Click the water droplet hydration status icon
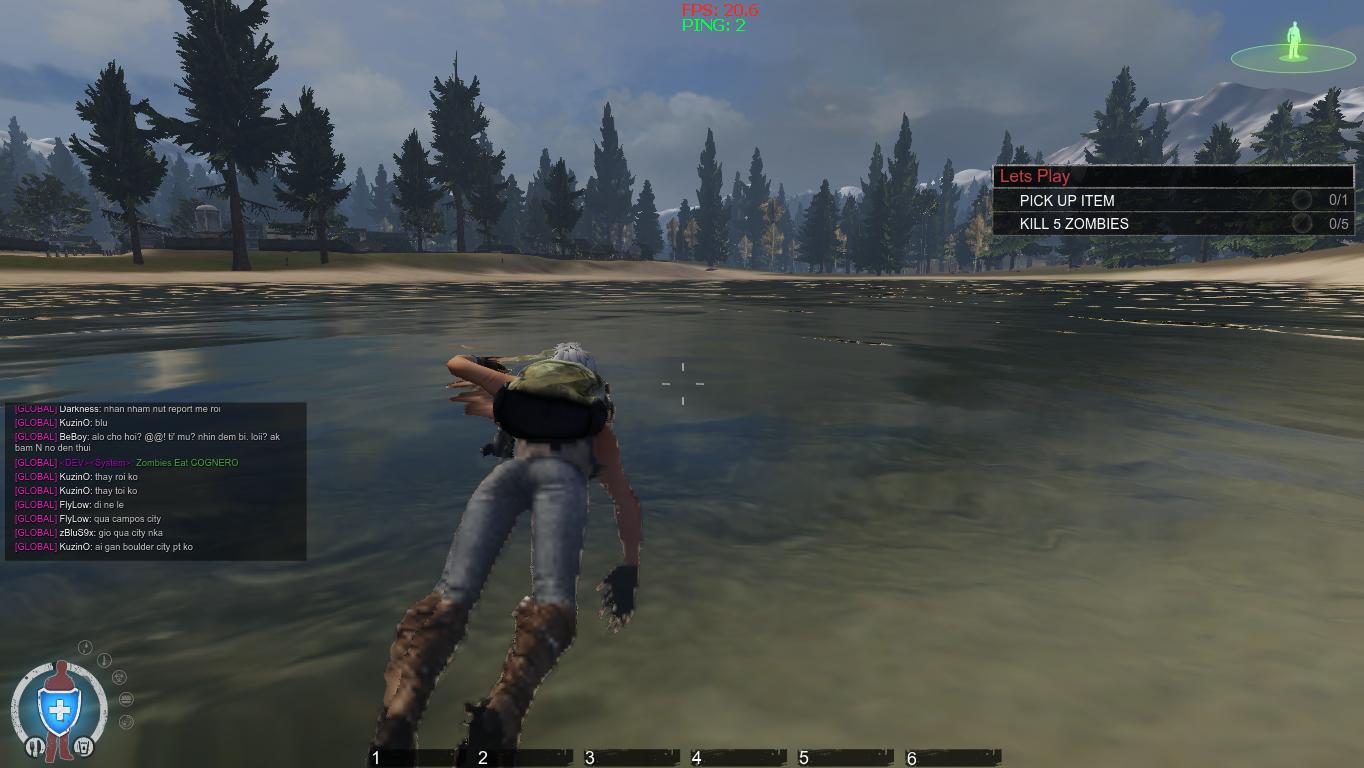 (x=85, y=646)
